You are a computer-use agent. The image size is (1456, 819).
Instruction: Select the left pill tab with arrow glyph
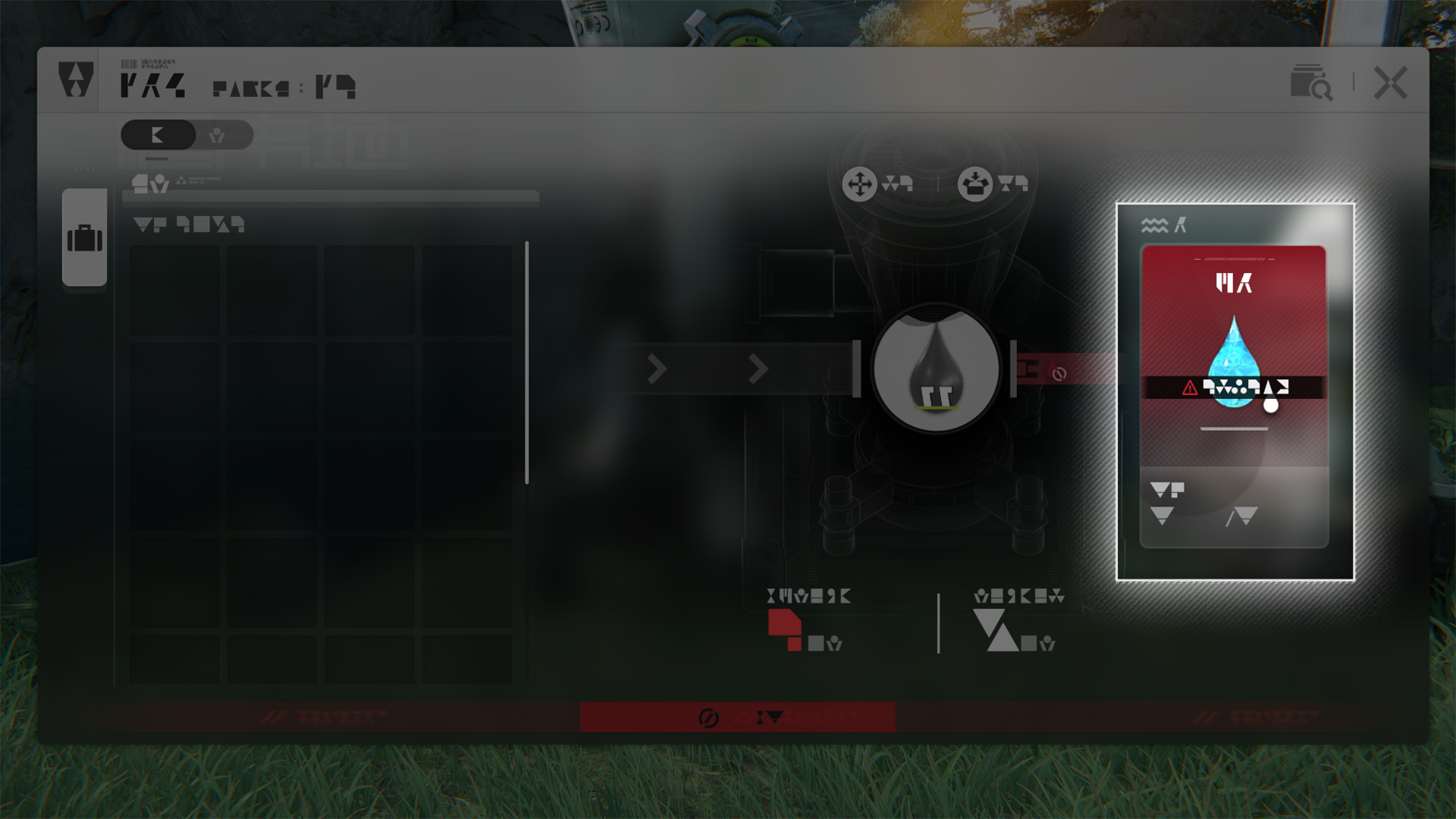pos(158,135)
